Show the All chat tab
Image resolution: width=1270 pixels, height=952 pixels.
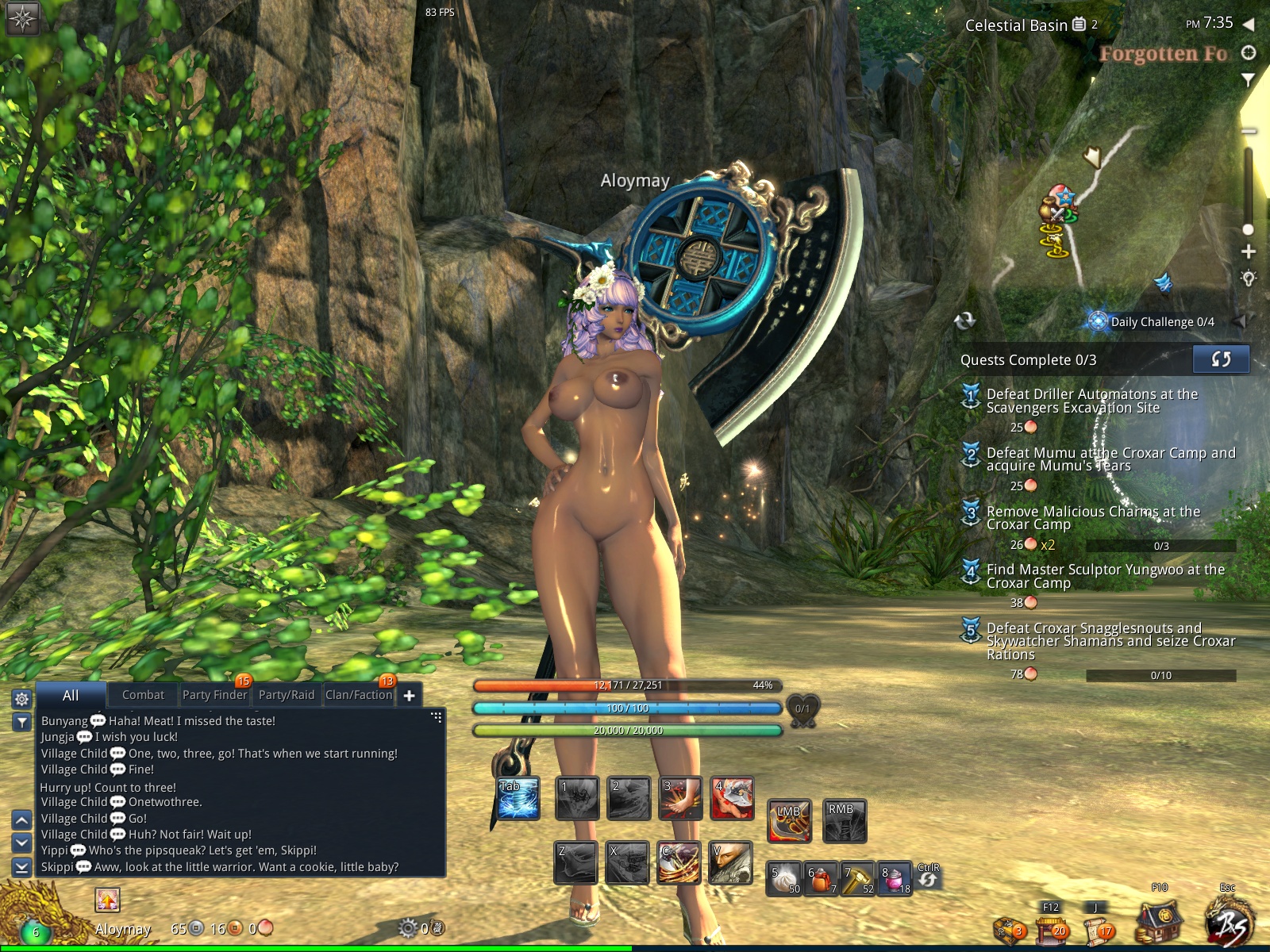pos(71,695)
